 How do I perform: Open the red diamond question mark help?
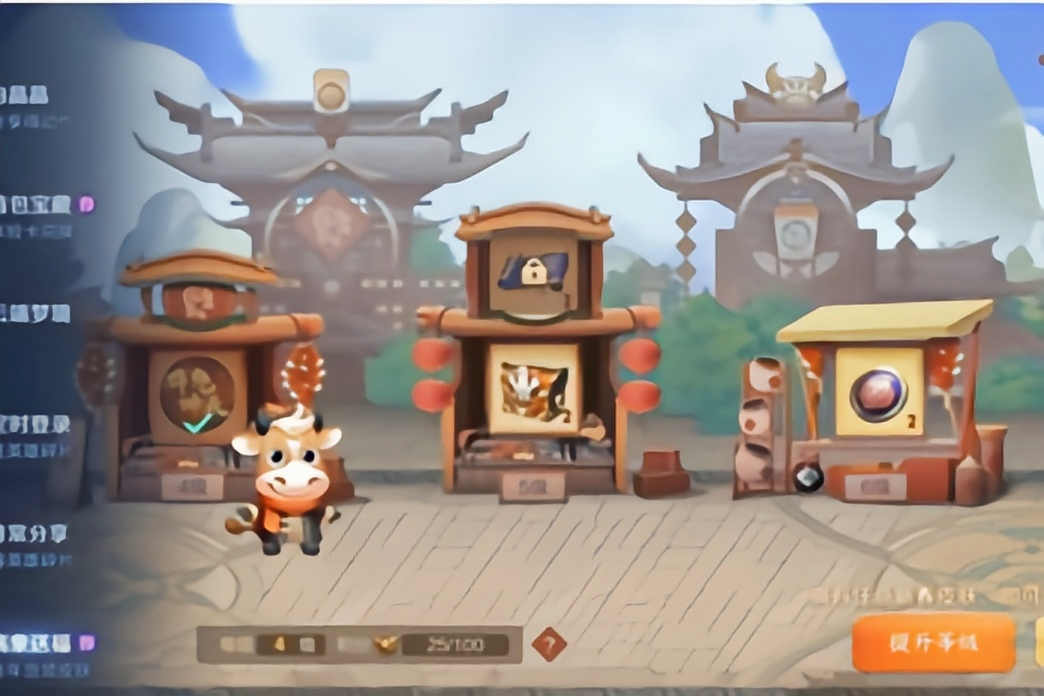[549, 645]
